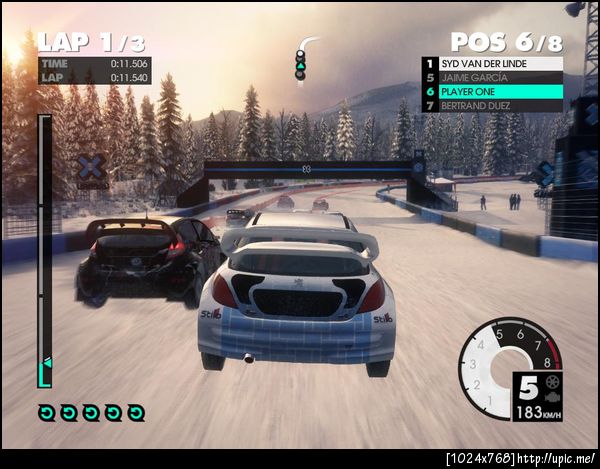Click the traffic light icon
The image size is (600, 469).
300,63
